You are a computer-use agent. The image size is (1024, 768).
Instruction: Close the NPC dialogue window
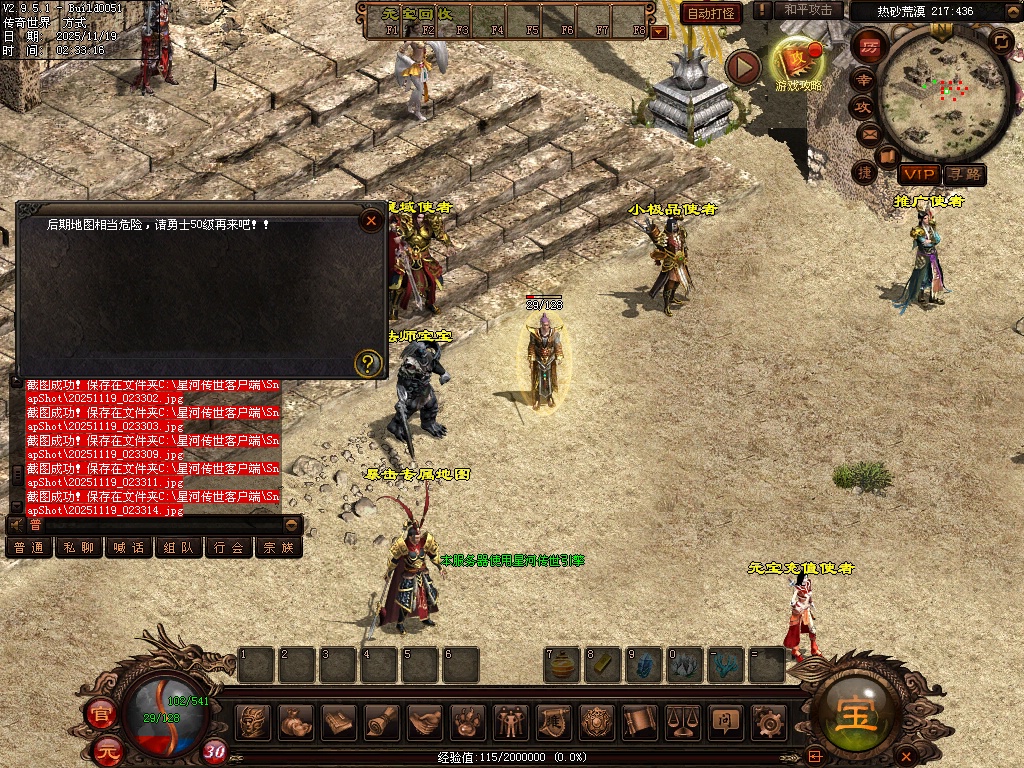coord(372,220)
